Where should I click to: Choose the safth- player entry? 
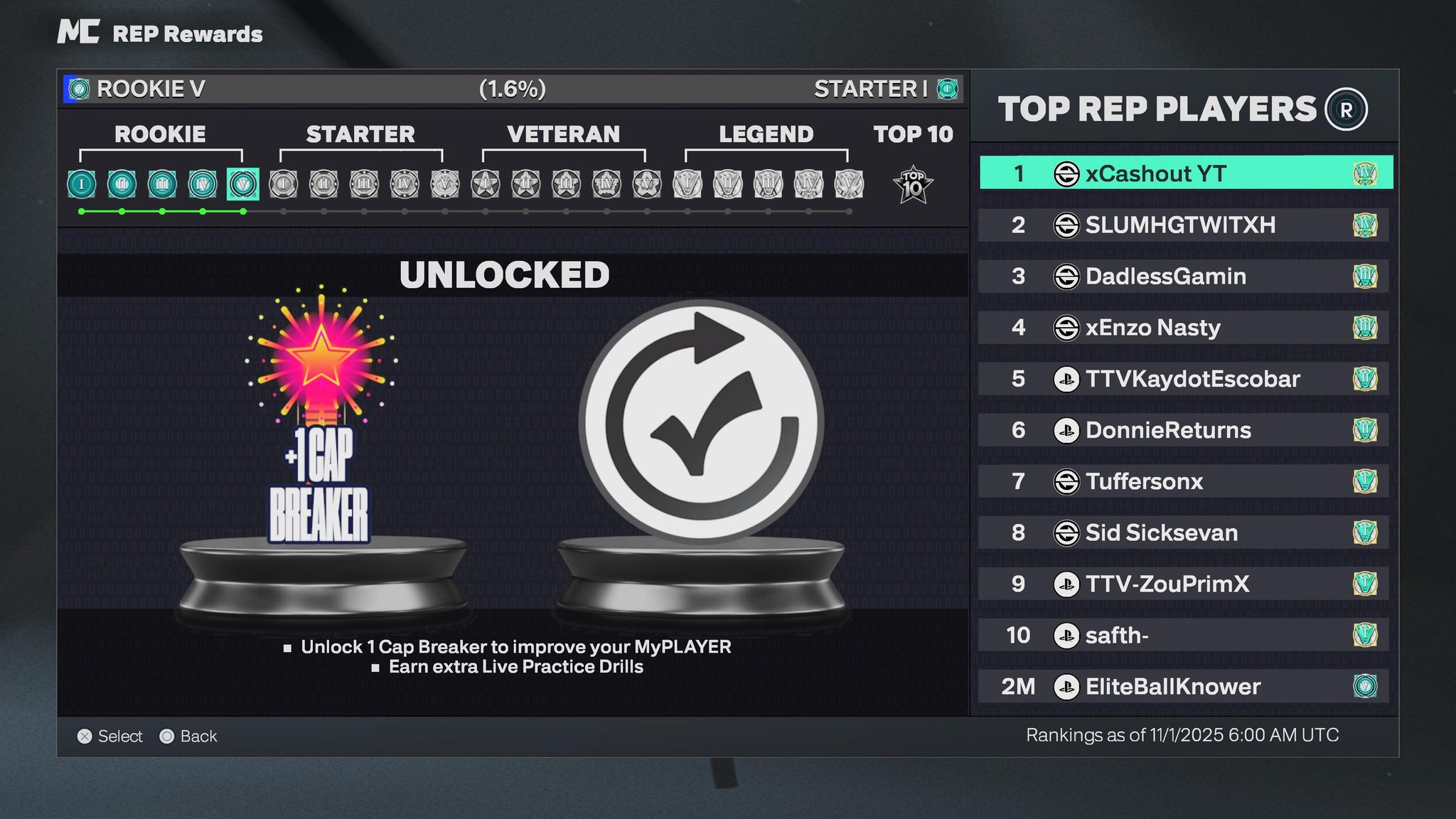click(x=1184, y=635)
